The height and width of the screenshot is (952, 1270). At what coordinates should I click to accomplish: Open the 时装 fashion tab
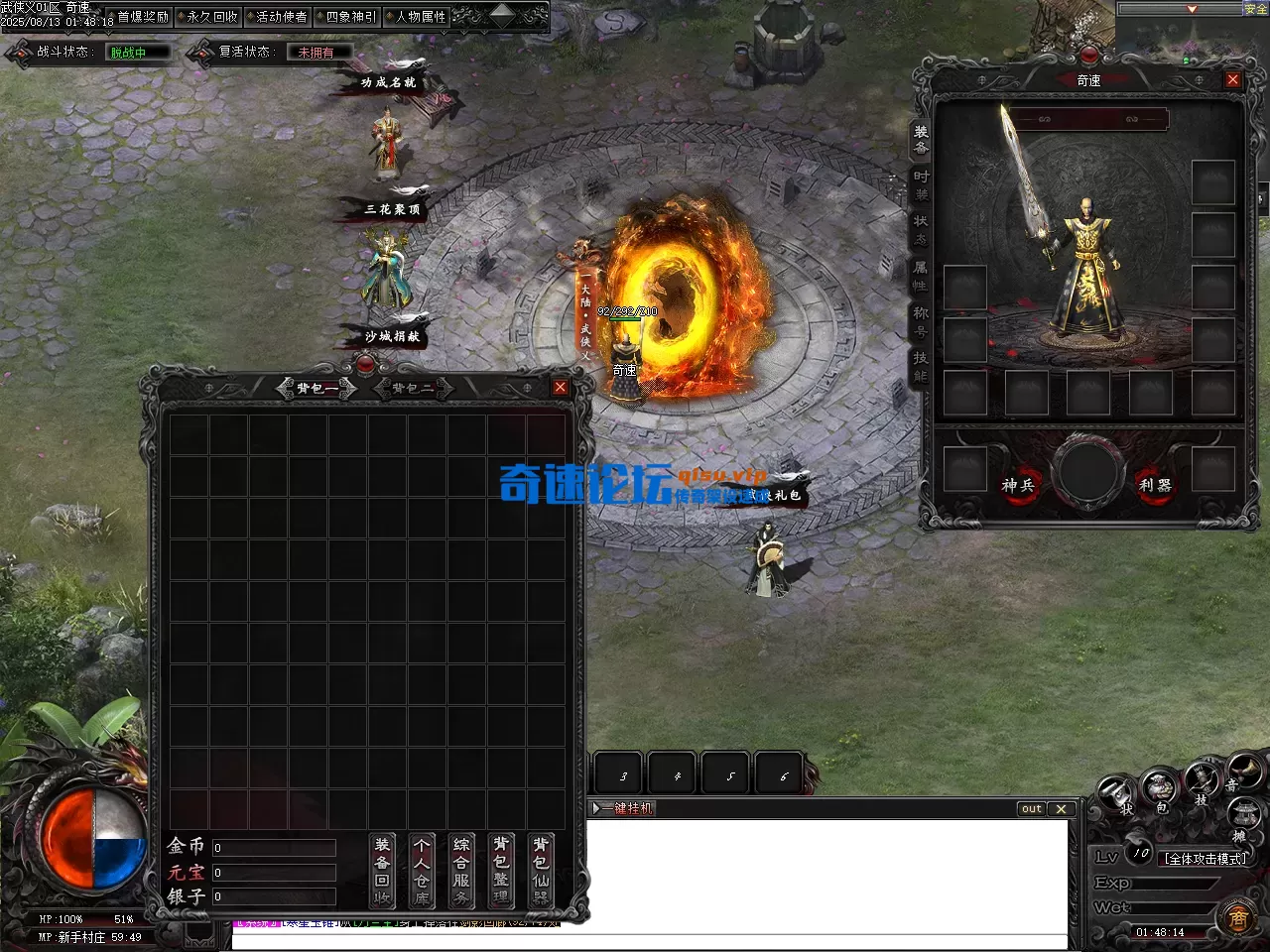pos(921,184)
